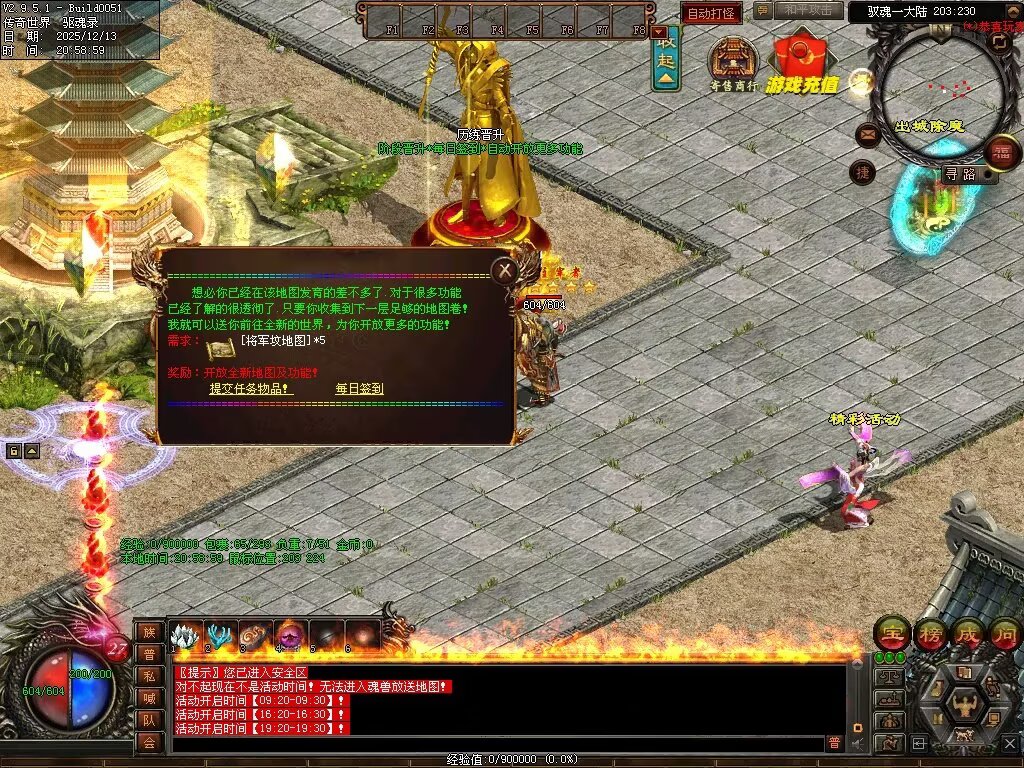
Task: Open the 游戏充值 red envelope recharge
Action: pos(802,64)
